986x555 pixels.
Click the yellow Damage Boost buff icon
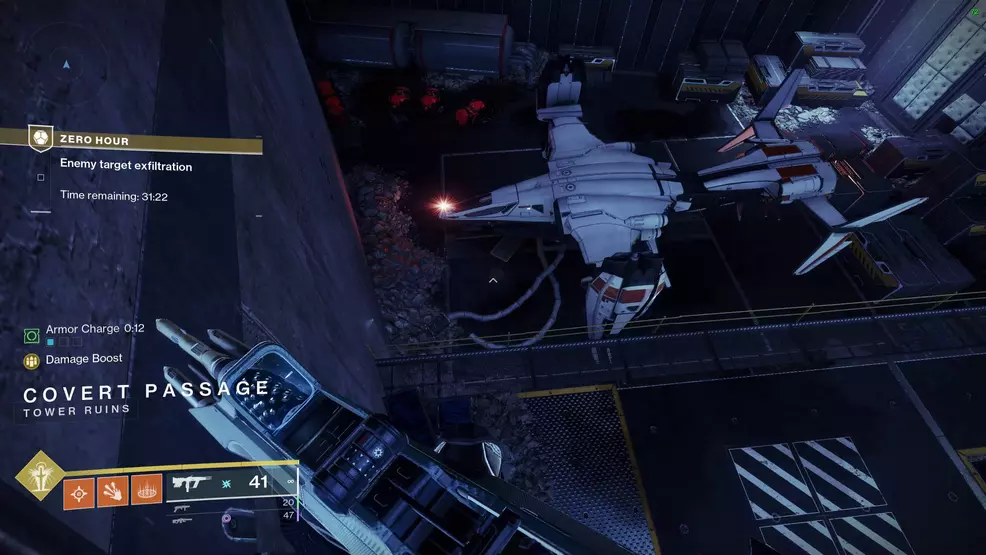point(31,360)
